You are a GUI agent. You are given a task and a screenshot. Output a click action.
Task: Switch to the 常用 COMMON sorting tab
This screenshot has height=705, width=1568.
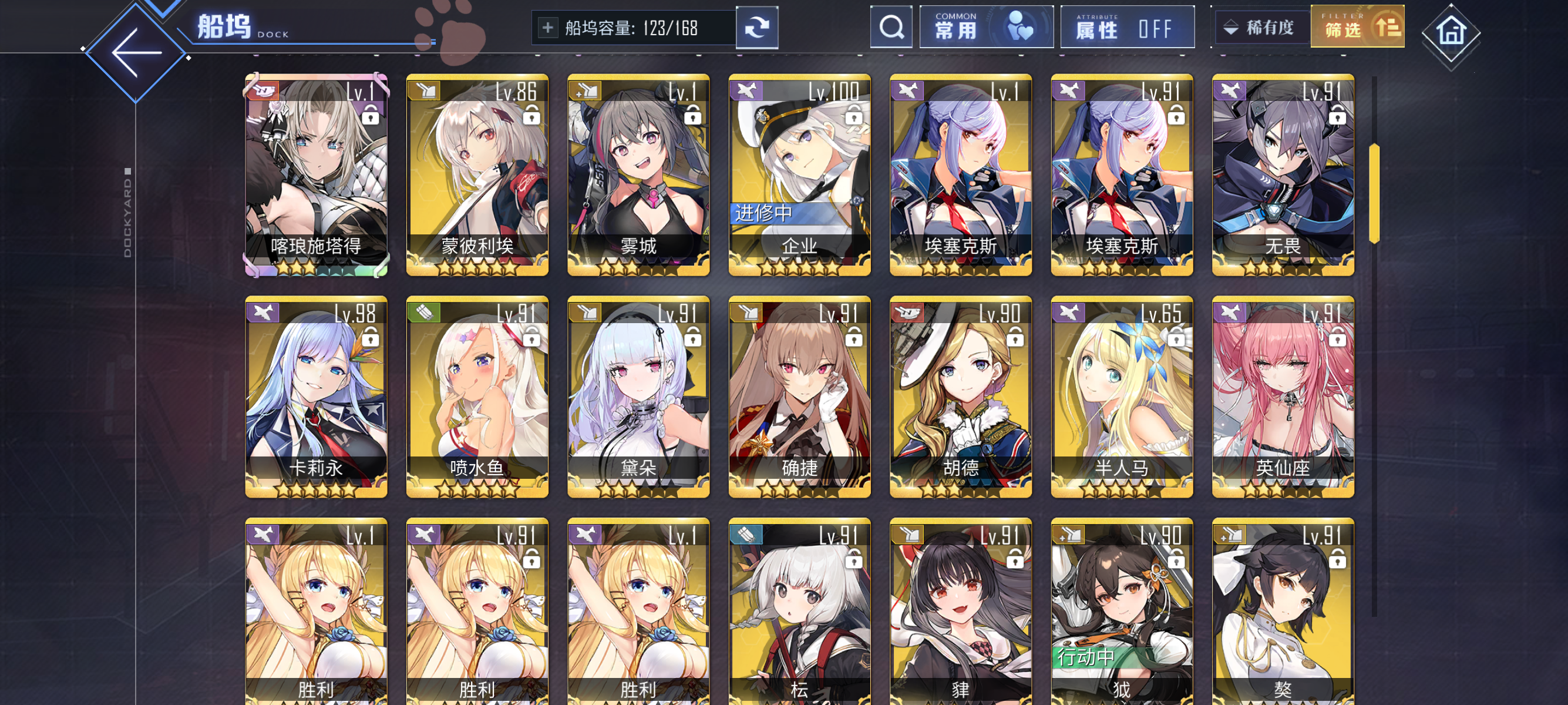click(986, 27)
